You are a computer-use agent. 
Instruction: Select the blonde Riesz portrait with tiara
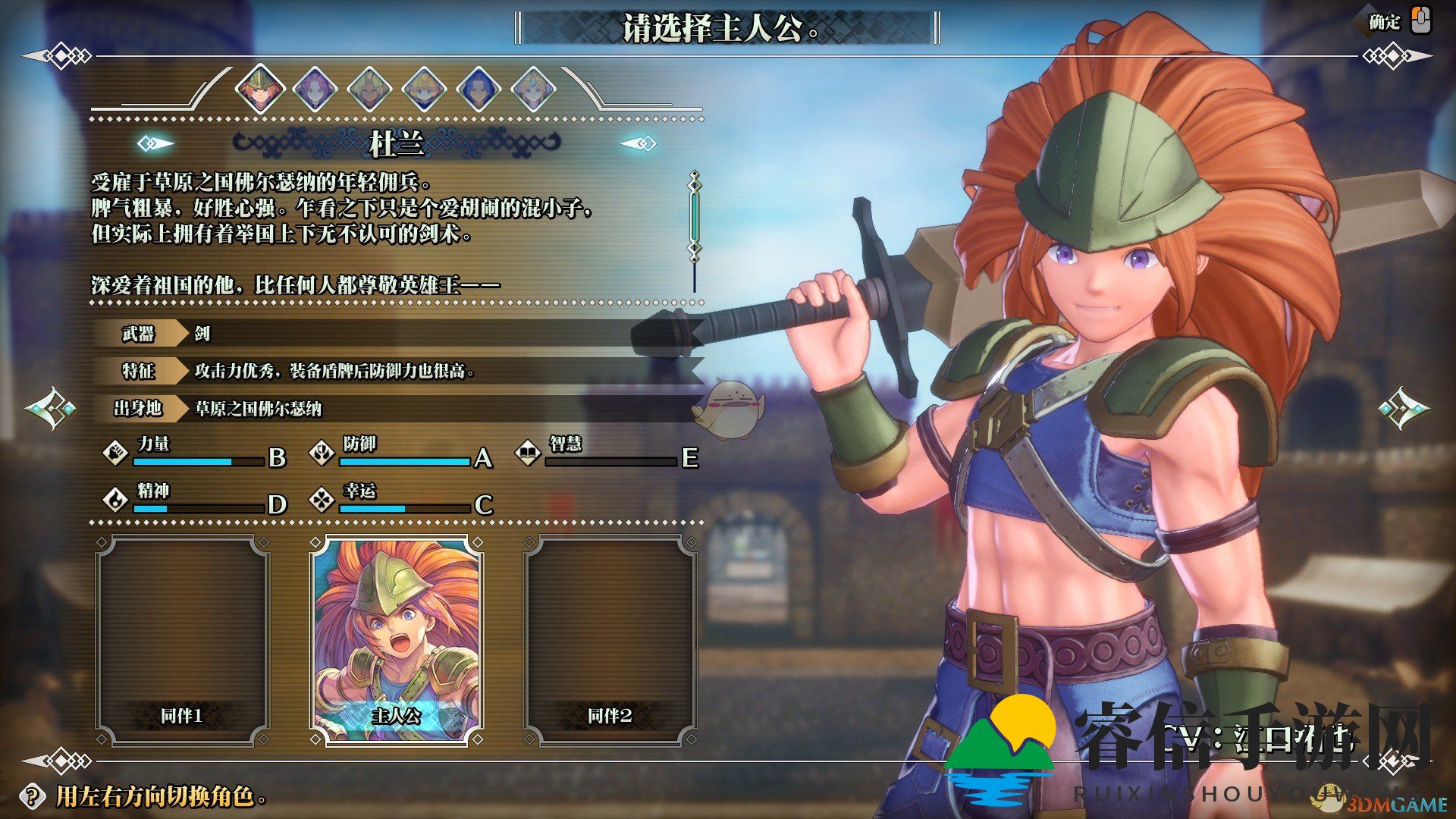[x=534, y=89]
